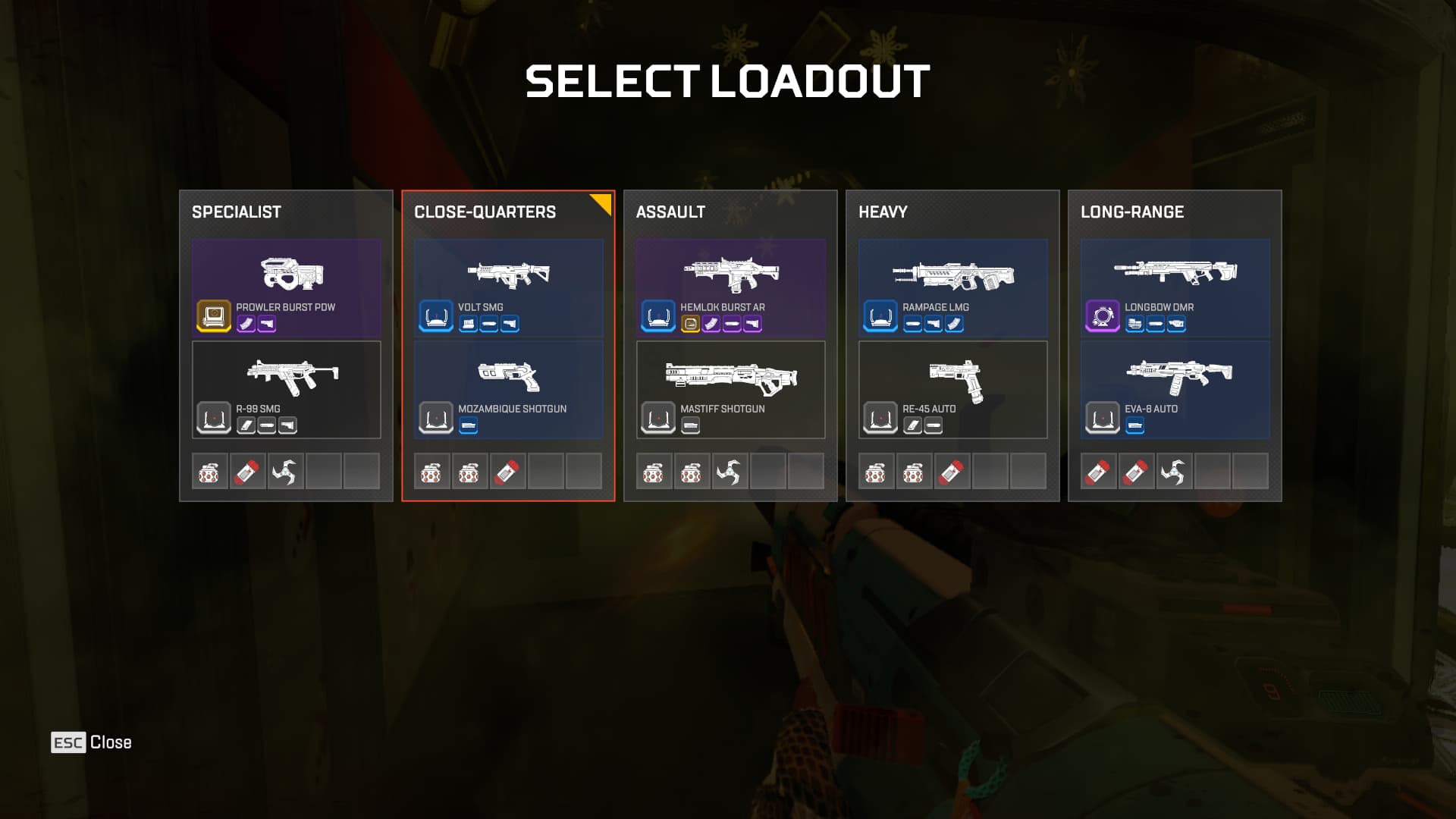The height and width of the screenshot is (819, 1456).
Task: Switch to the Assault loadout card
Action: pyautogui.click(x=730, y=212)
